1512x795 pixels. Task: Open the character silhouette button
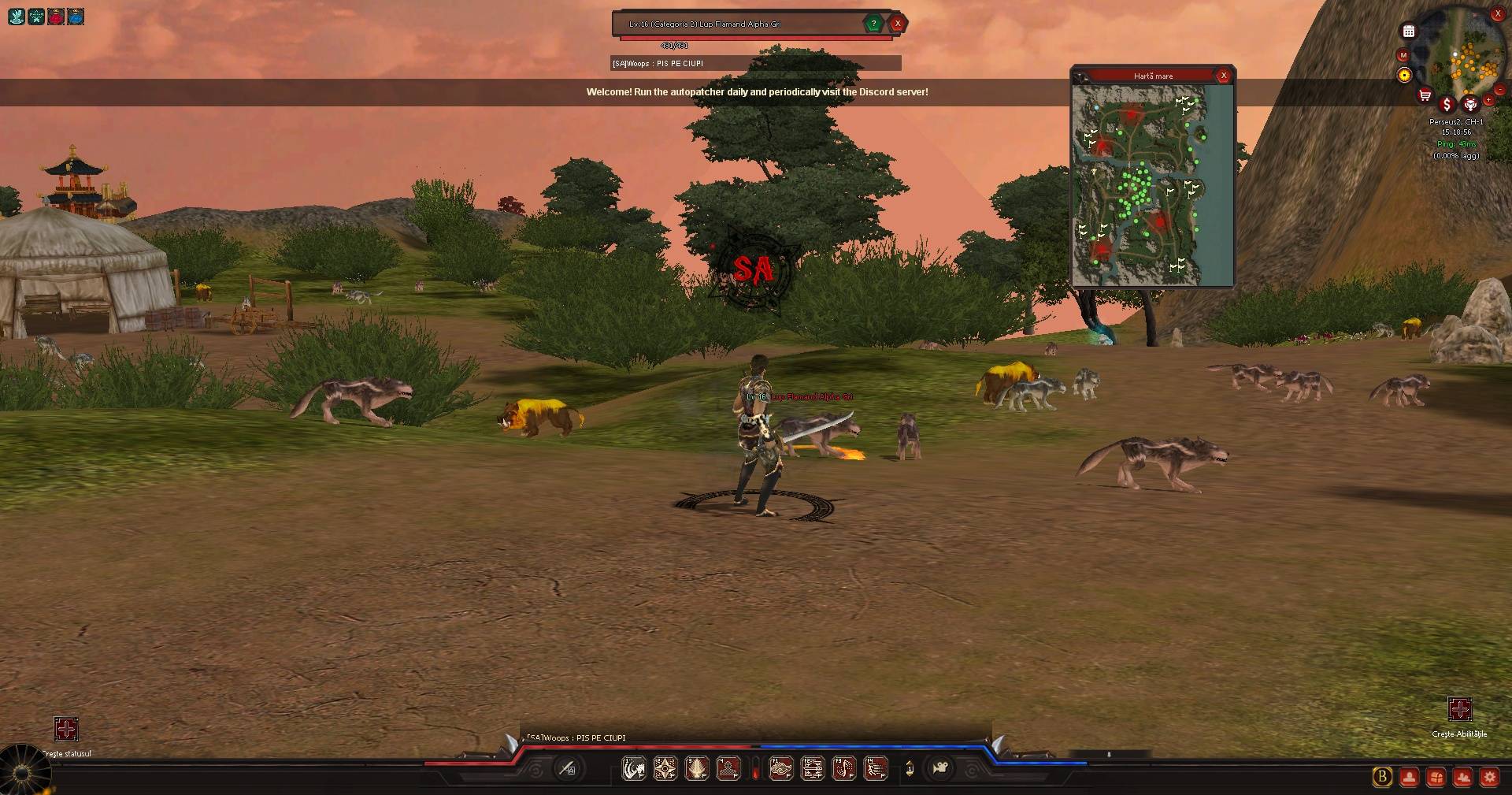pyautogui.click(x=1409, y=778)
